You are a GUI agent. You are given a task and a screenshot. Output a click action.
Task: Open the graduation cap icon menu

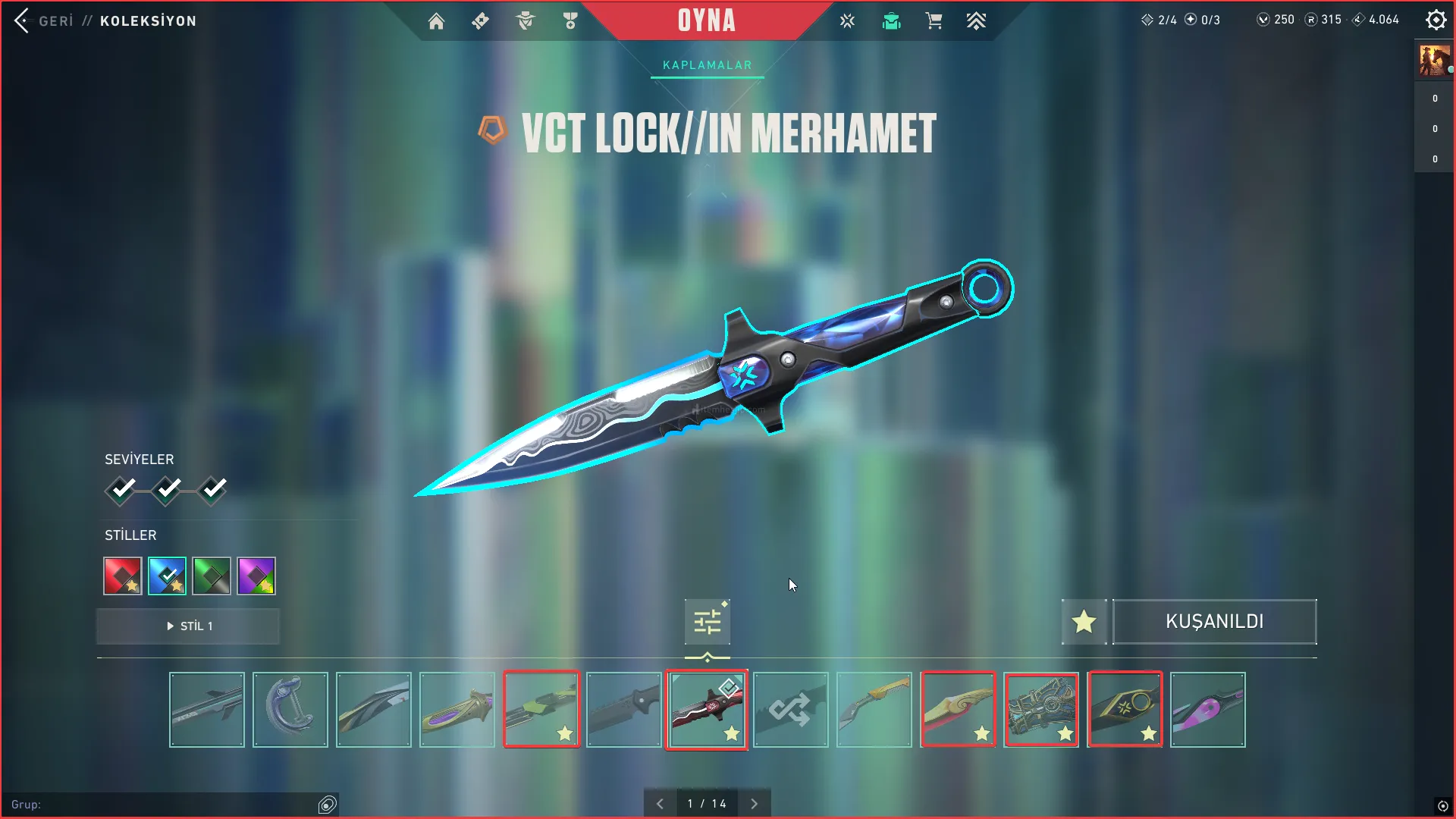pos(891,21)
